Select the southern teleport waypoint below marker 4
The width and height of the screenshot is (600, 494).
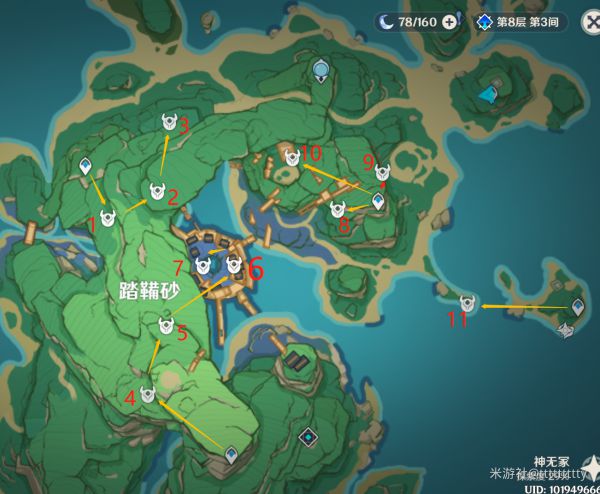(232, 455)
